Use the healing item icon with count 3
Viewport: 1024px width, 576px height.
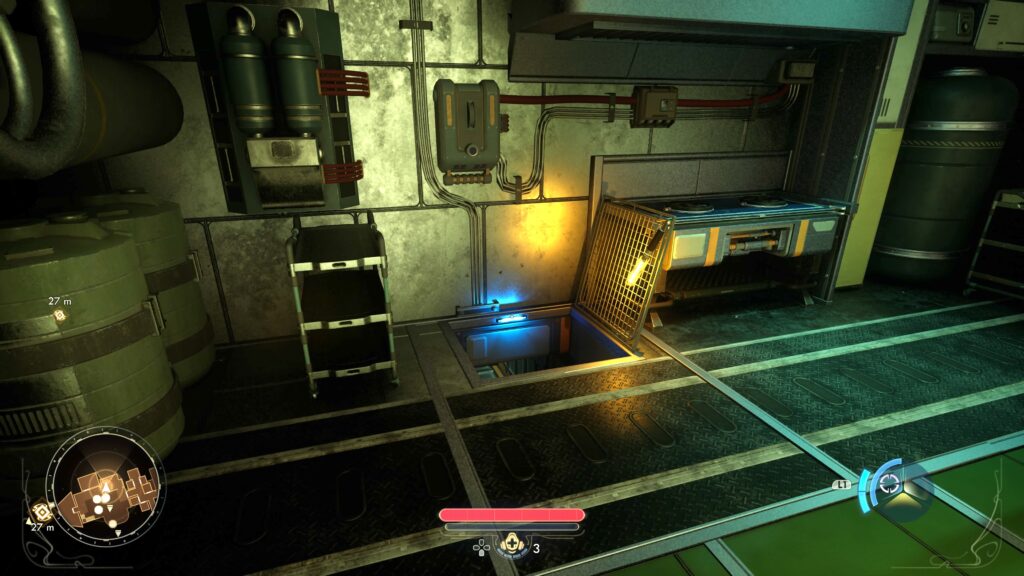[514, 545]
